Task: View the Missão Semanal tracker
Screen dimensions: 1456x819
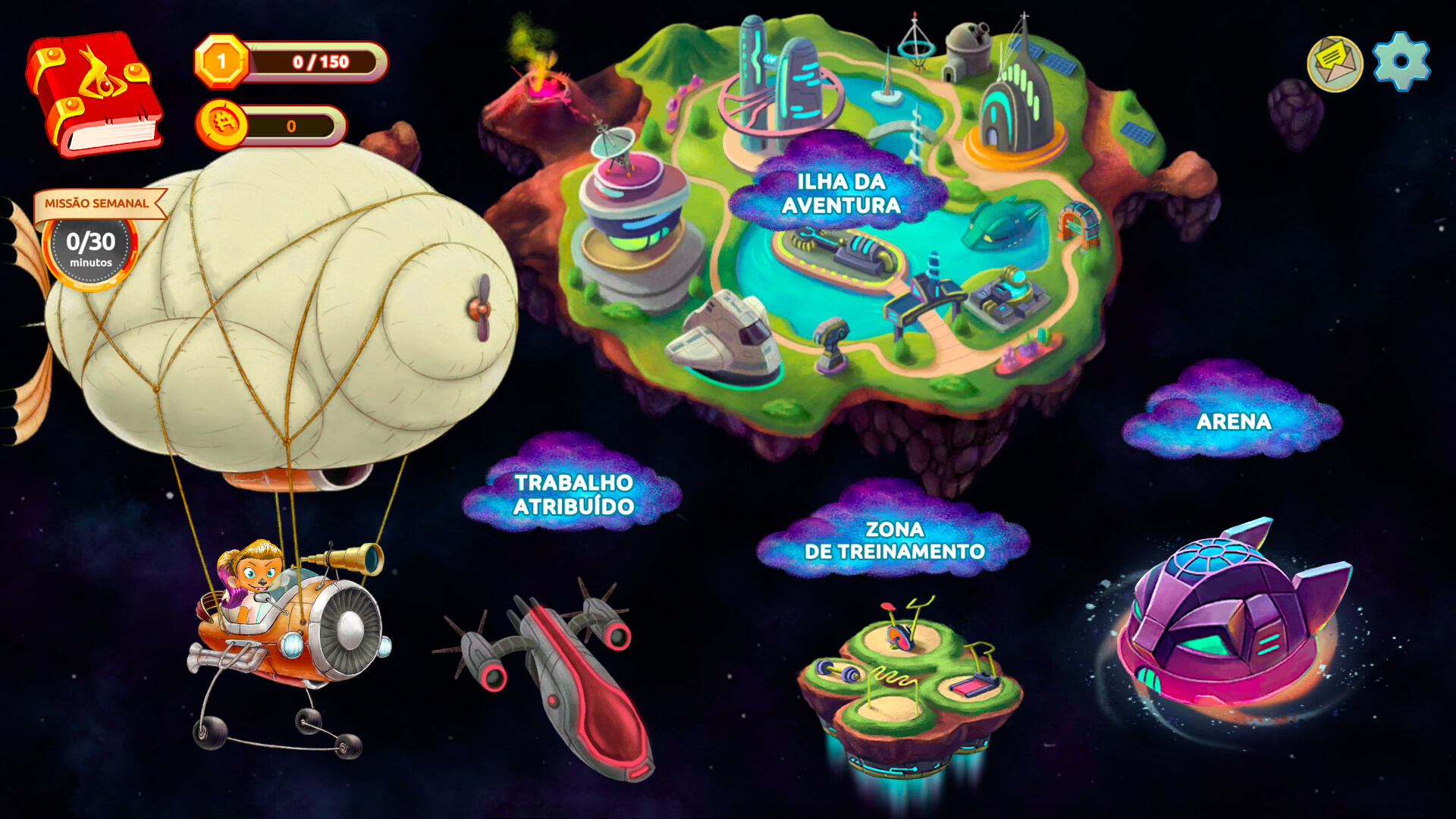Action: [92, 241]
